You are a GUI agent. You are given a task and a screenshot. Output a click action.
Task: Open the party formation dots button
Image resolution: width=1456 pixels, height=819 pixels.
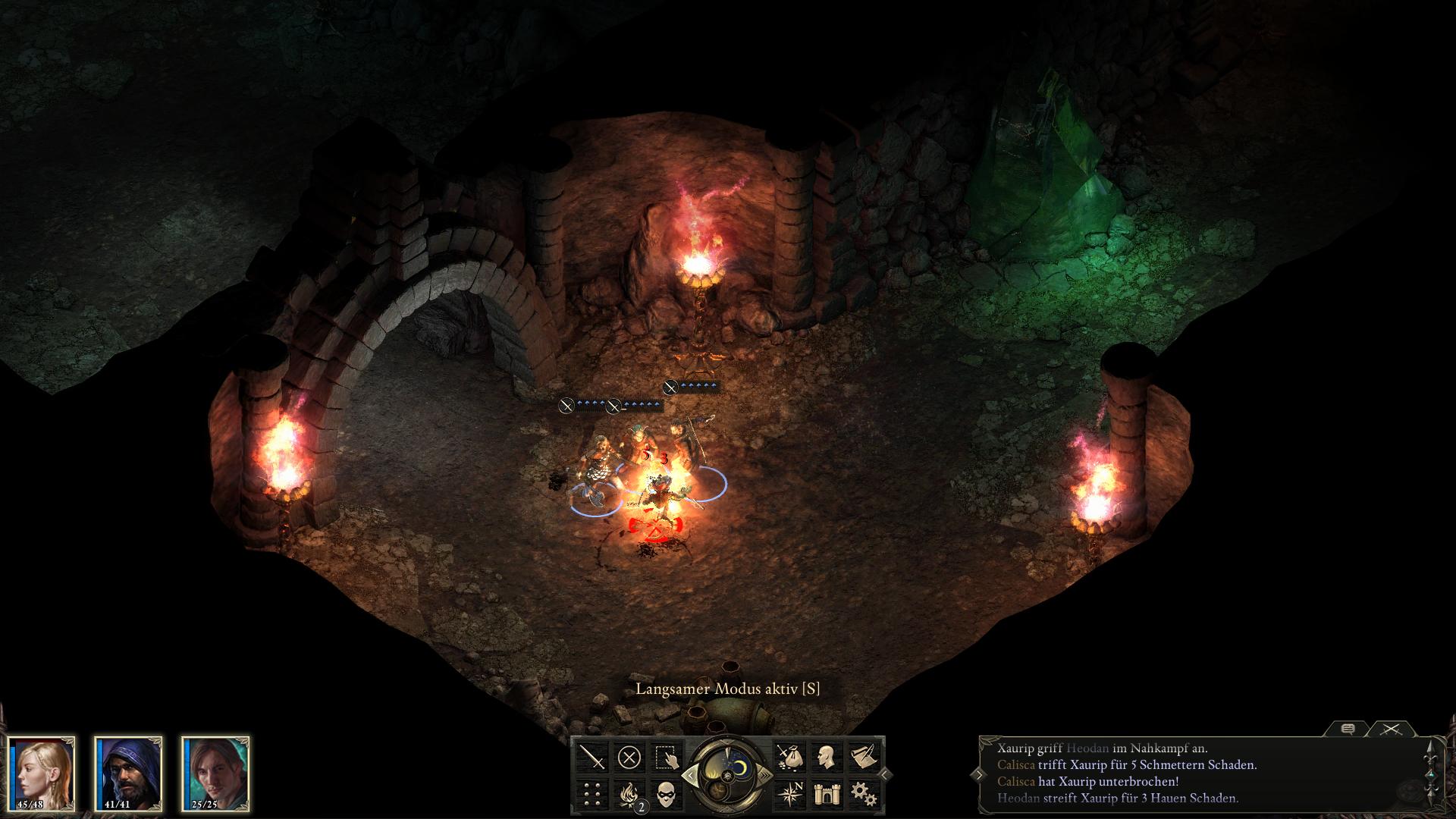point(593,794)
